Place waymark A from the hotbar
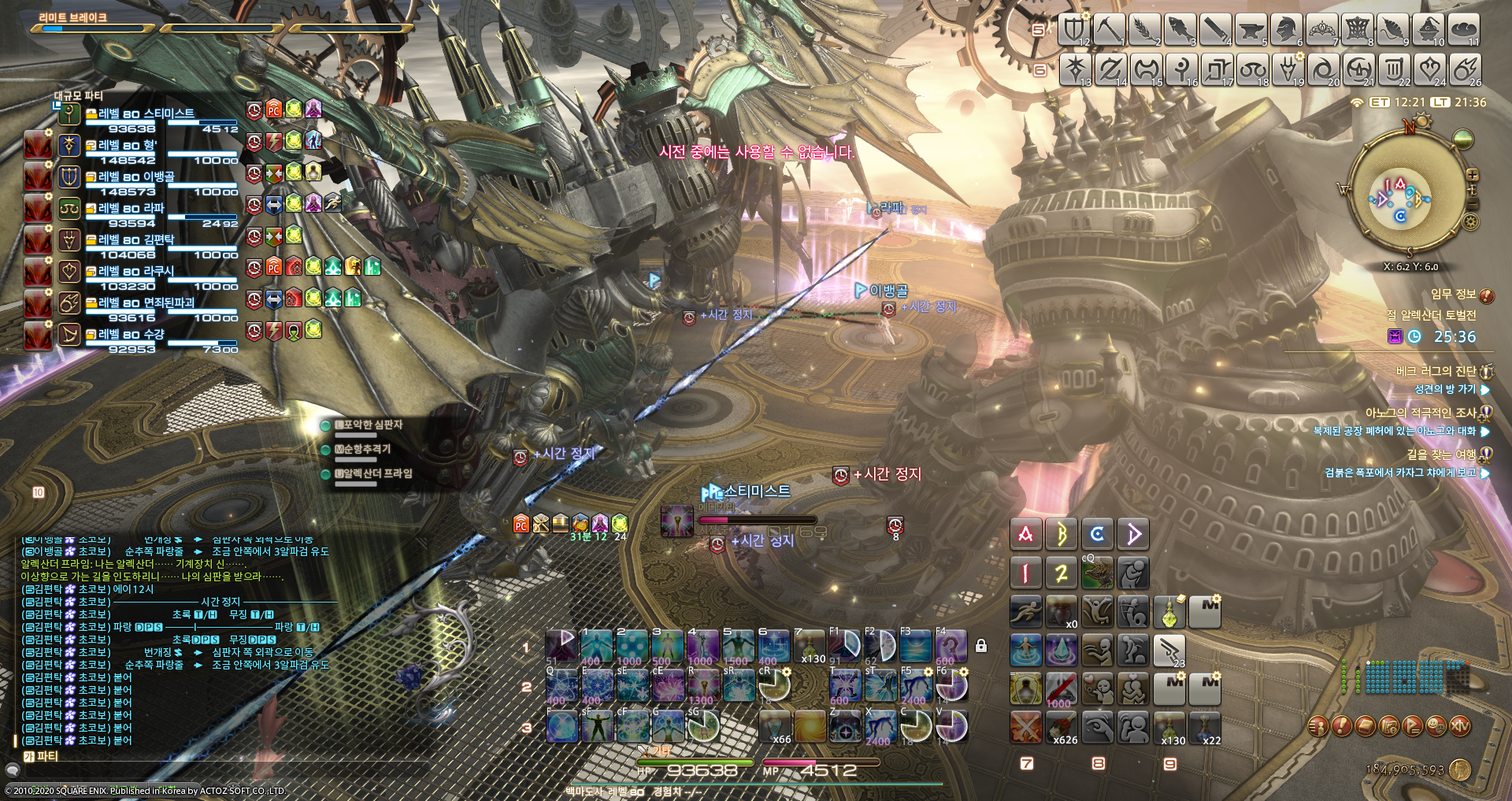1512x801 pixels. pyautogui.click(x=1026, y=533)
